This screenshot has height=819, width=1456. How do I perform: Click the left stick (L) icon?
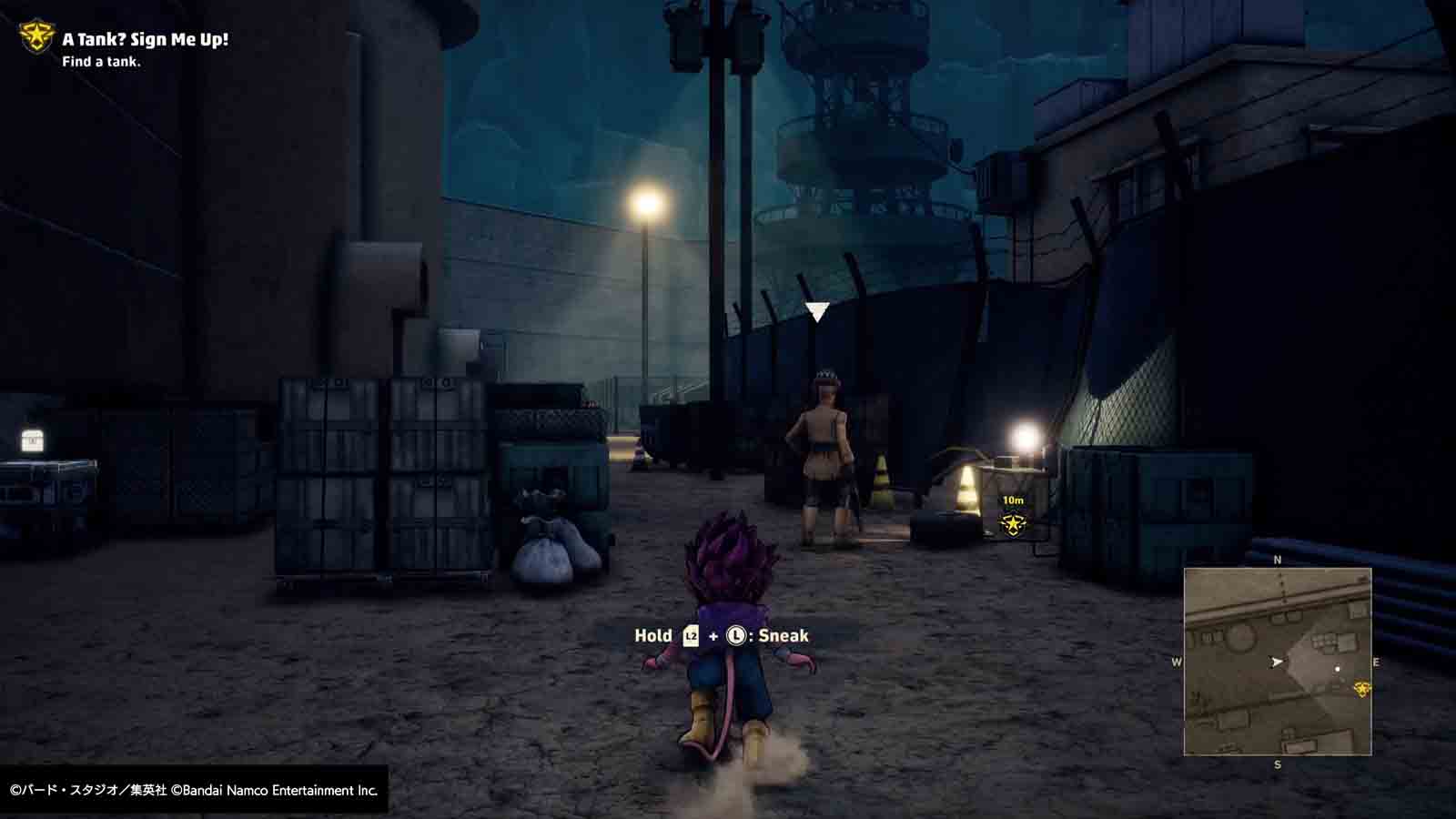tap(736, 636)
